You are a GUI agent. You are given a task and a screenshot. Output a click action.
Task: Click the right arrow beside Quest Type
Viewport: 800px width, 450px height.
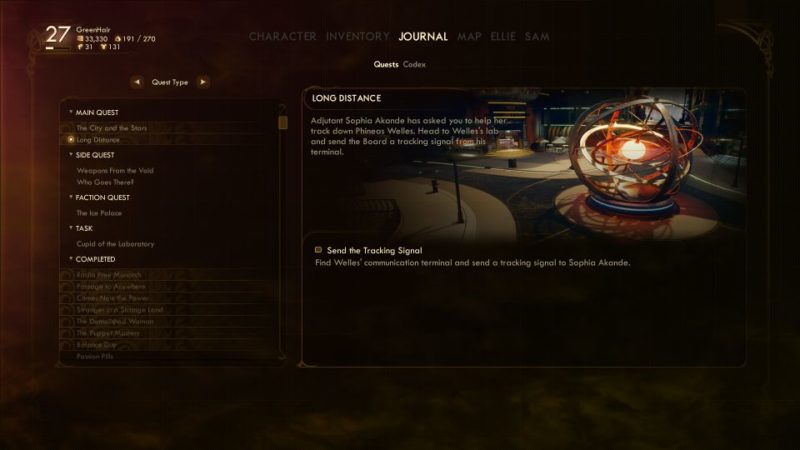point(203,82)
